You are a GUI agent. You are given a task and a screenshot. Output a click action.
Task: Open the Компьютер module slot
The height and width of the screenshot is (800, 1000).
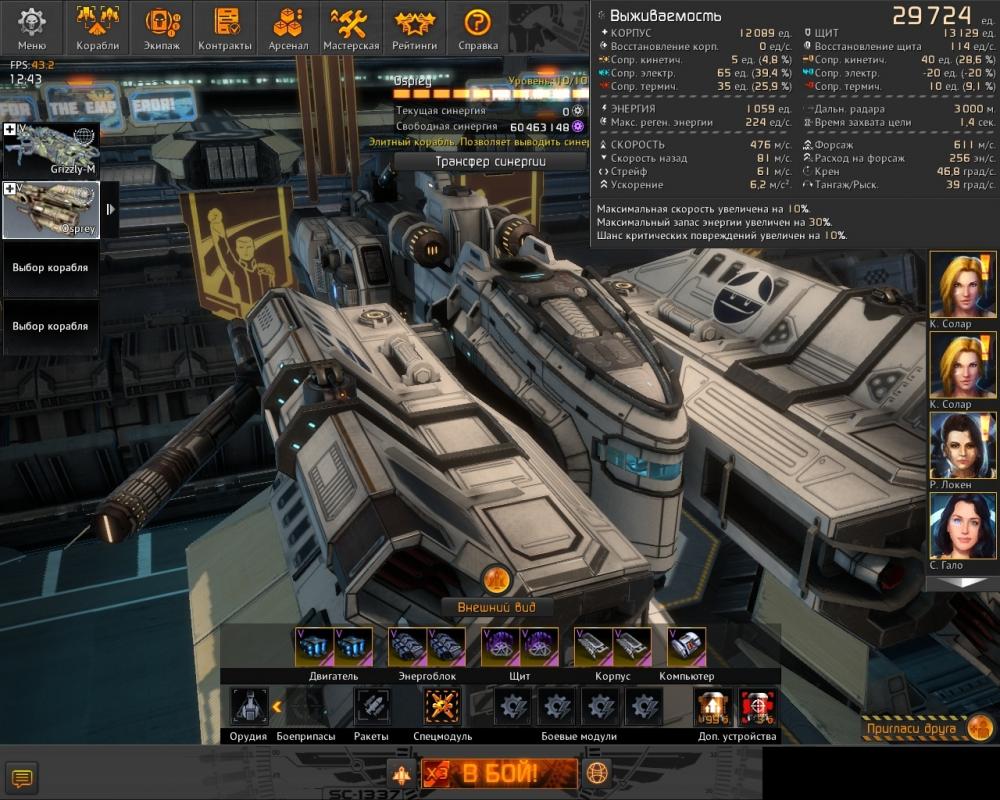click(x=686, y=648)
